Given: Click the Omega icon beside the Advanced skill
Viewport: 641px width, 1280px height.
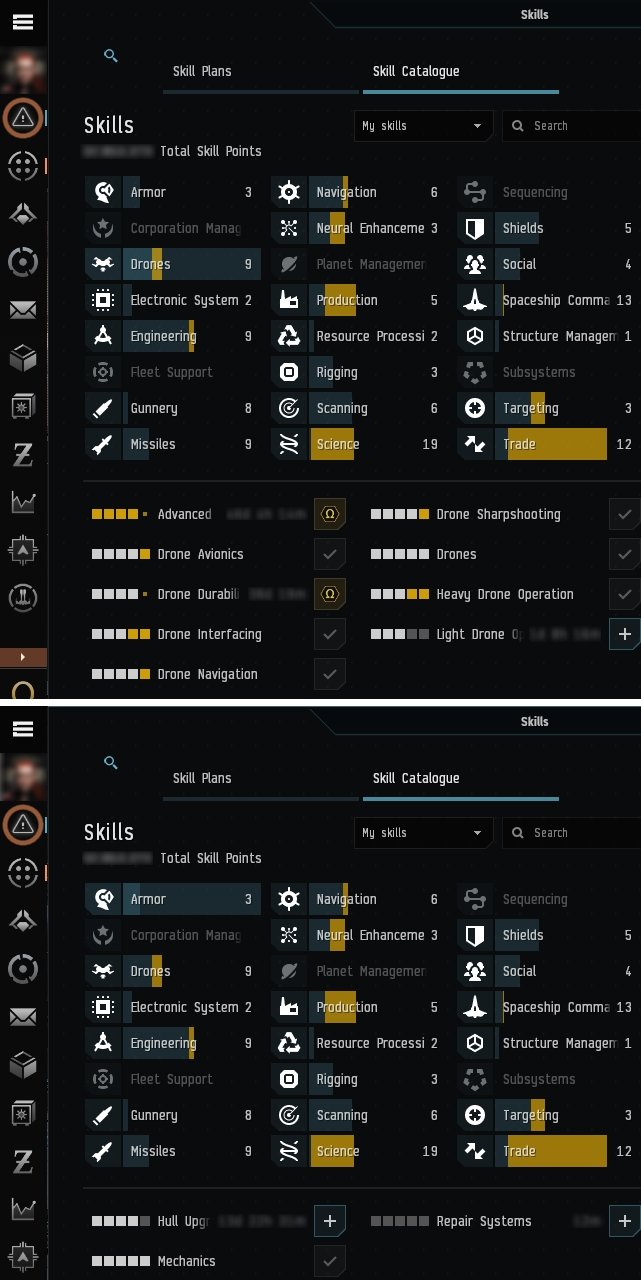Looking at the screenshot, I should click(329, 515).
